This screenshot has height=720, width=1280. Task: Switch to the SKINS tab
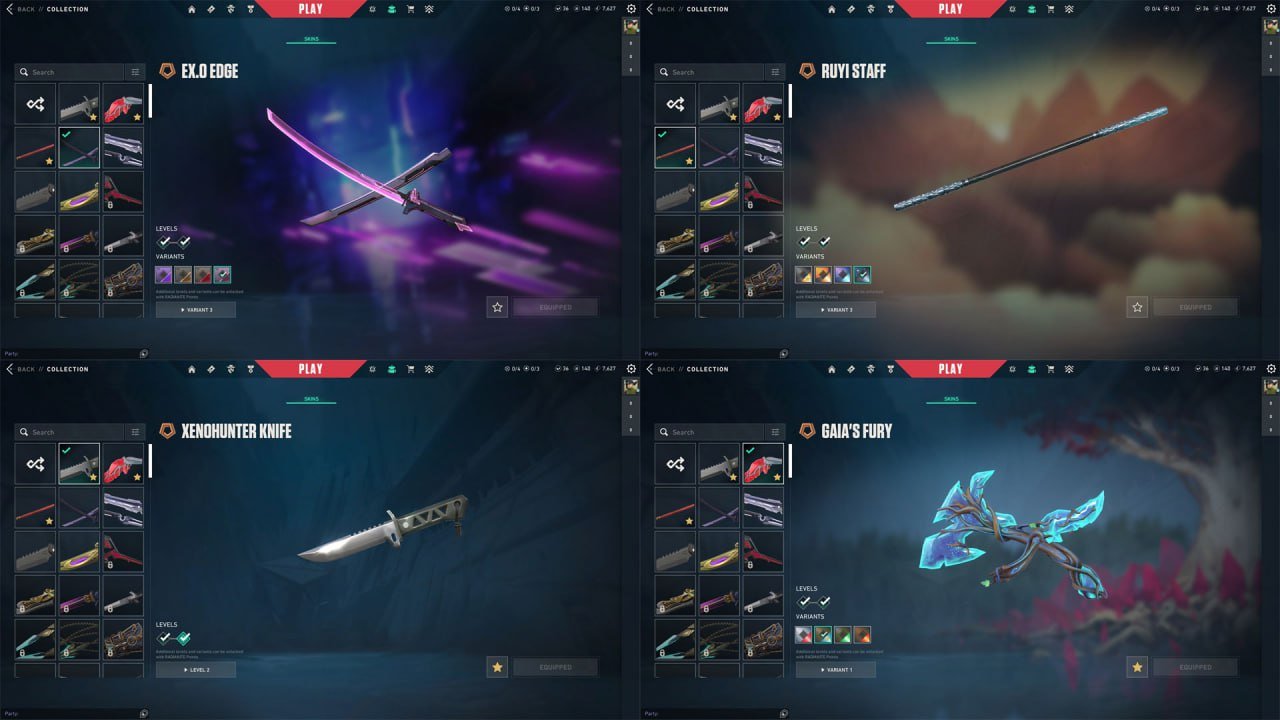tap(311, 38)
